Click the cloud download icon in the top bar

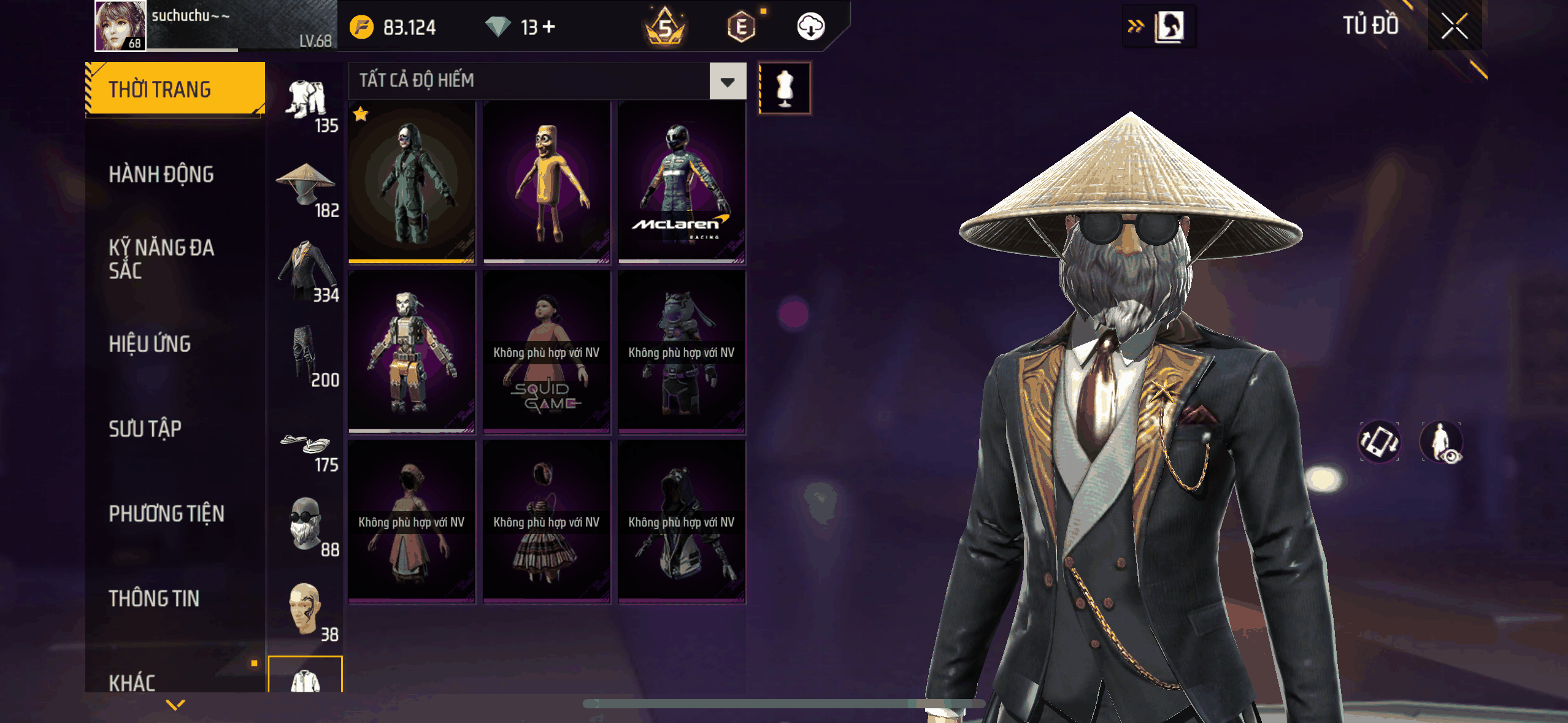[811, 26]
